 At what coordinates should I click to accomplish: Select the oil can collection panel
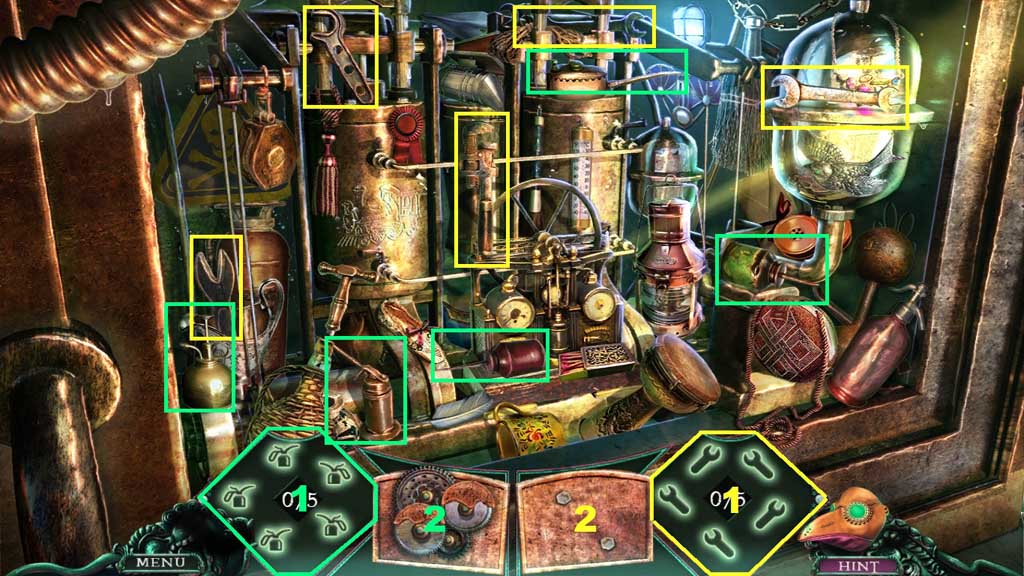pos(289,498)
